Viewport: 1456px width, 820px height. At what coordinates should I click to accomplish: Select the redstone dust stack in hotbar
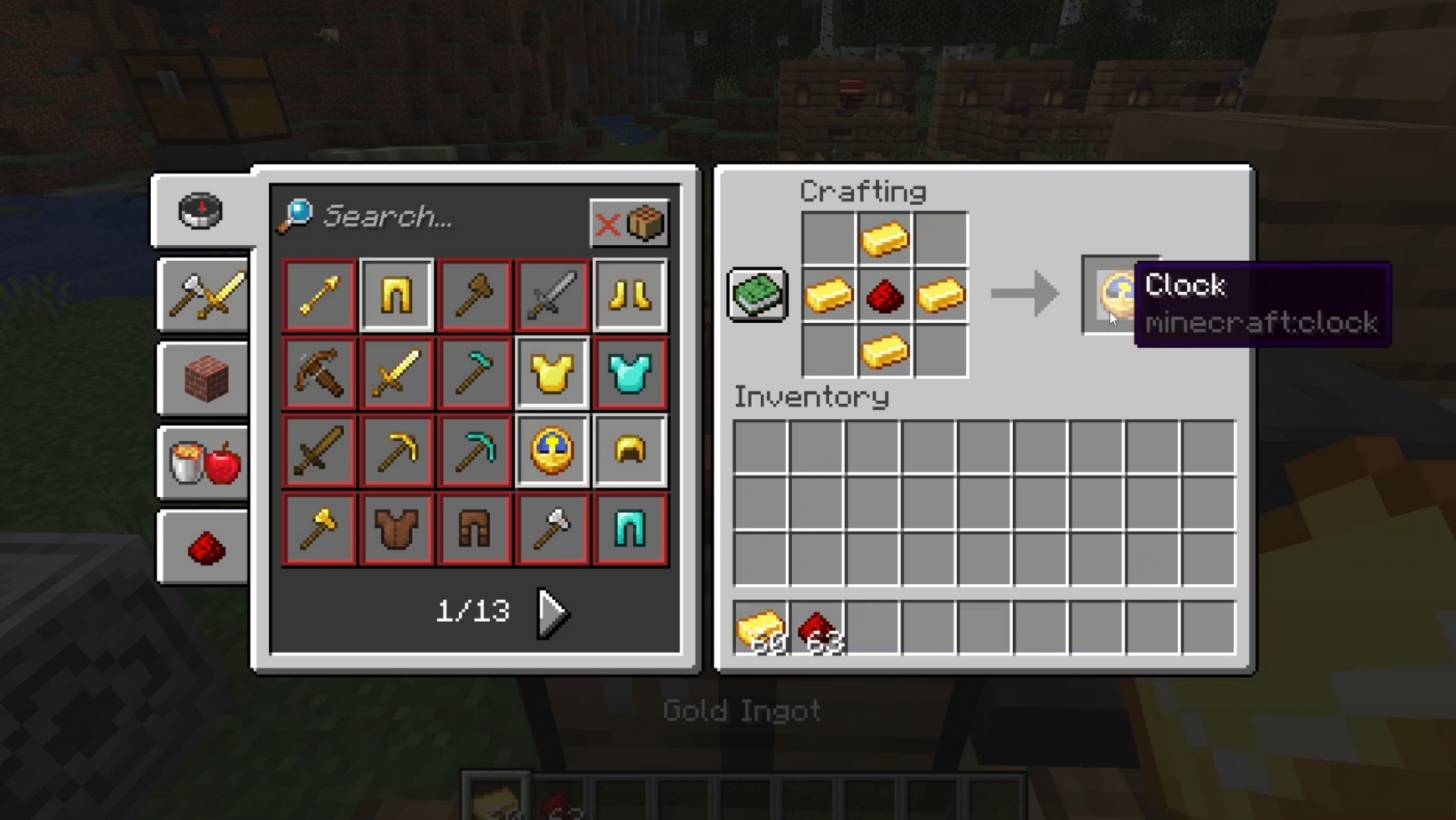818,628
